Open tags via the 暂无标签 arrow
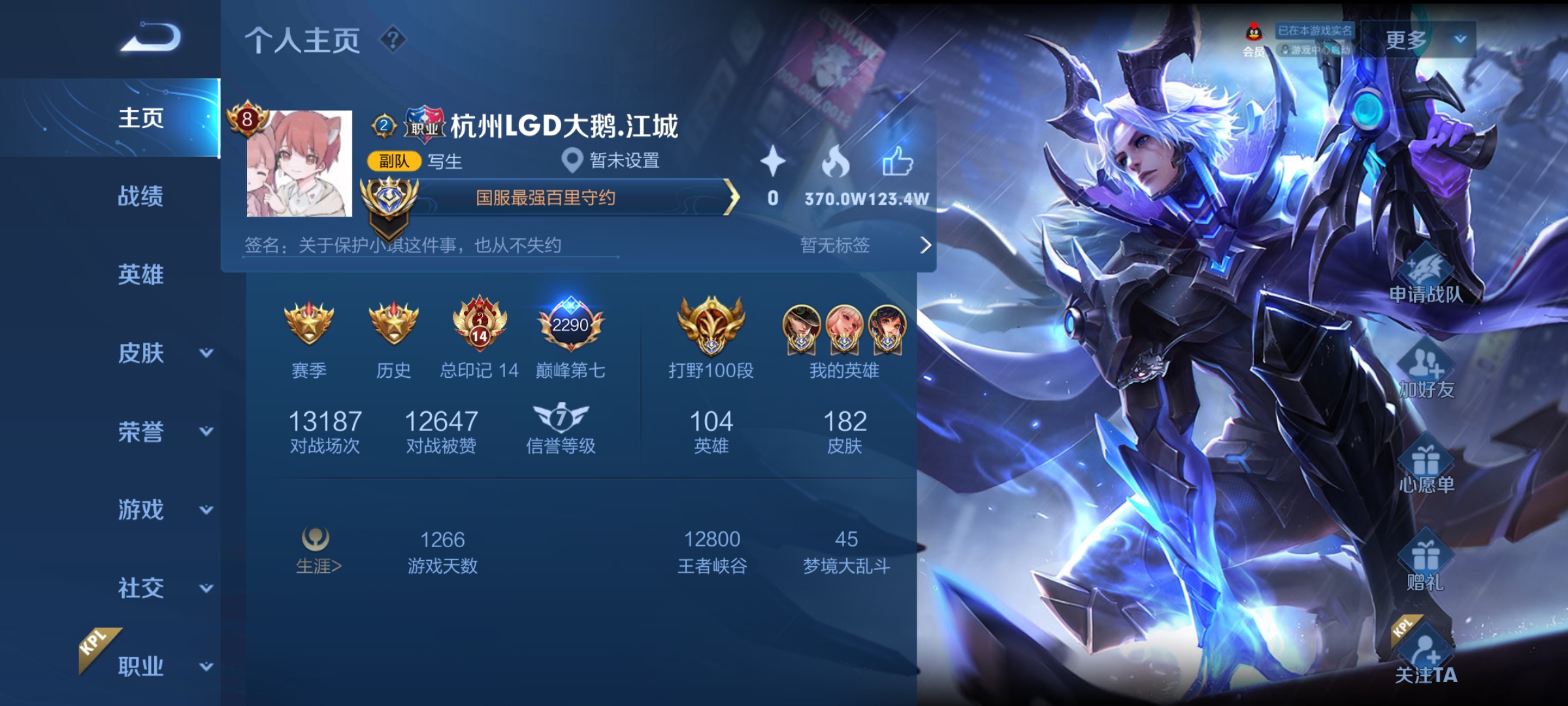 click(925, 245)
